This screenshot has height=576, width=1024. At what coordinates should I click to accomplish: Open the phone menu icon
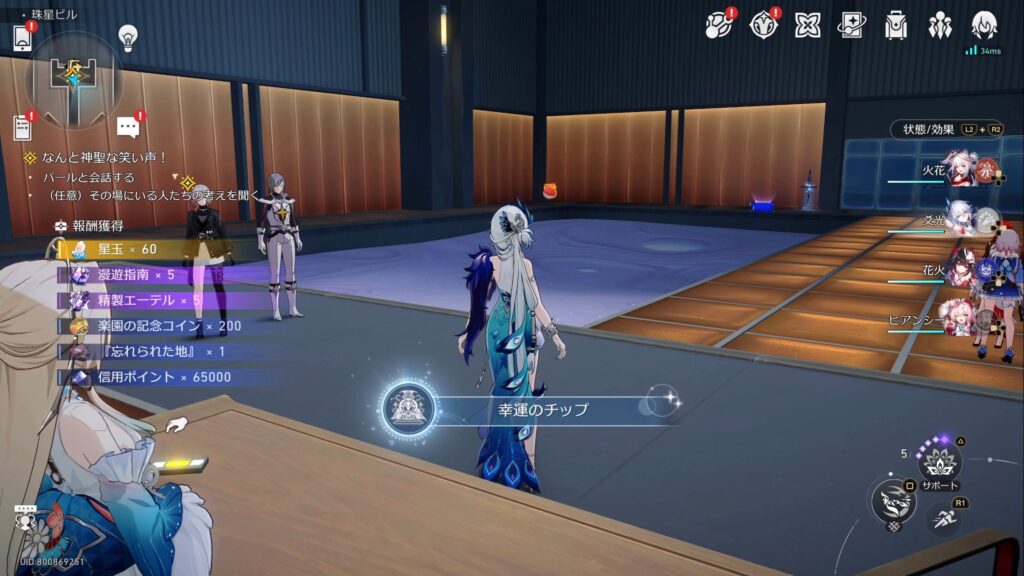[x=23, y=38]
